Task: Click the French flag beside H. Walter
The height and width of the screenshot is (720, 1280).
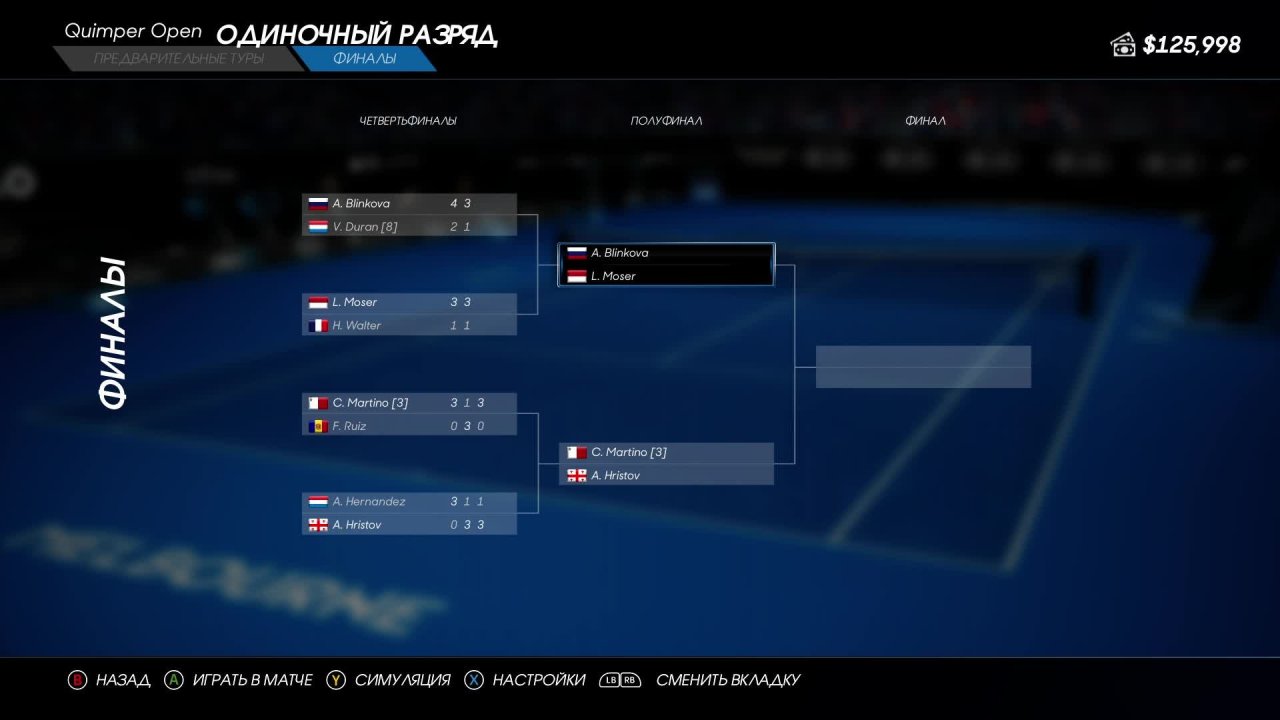Action: click(316, 325)
